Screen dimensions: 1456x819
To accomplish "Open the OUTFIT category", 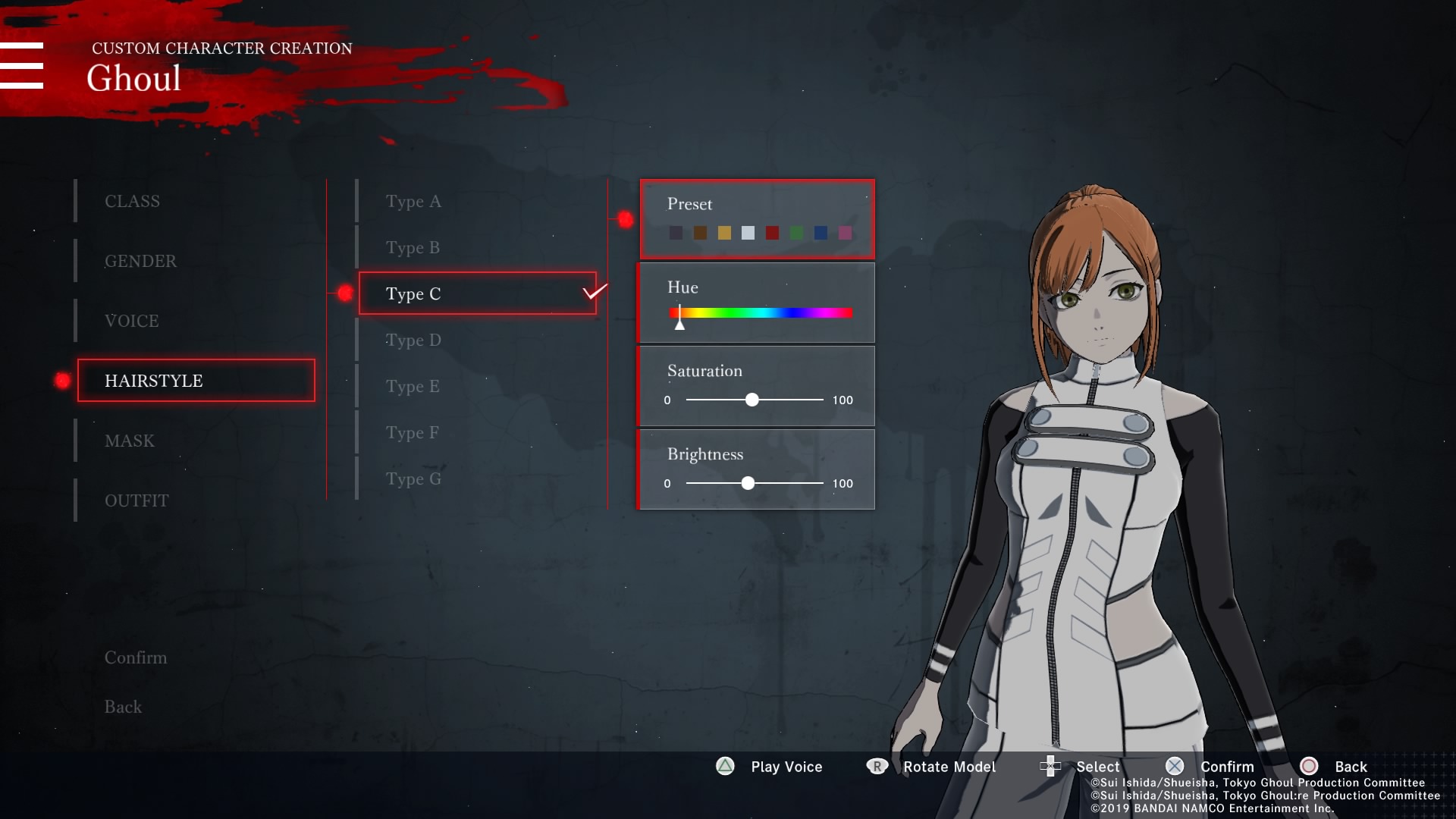I will (136, 501).
